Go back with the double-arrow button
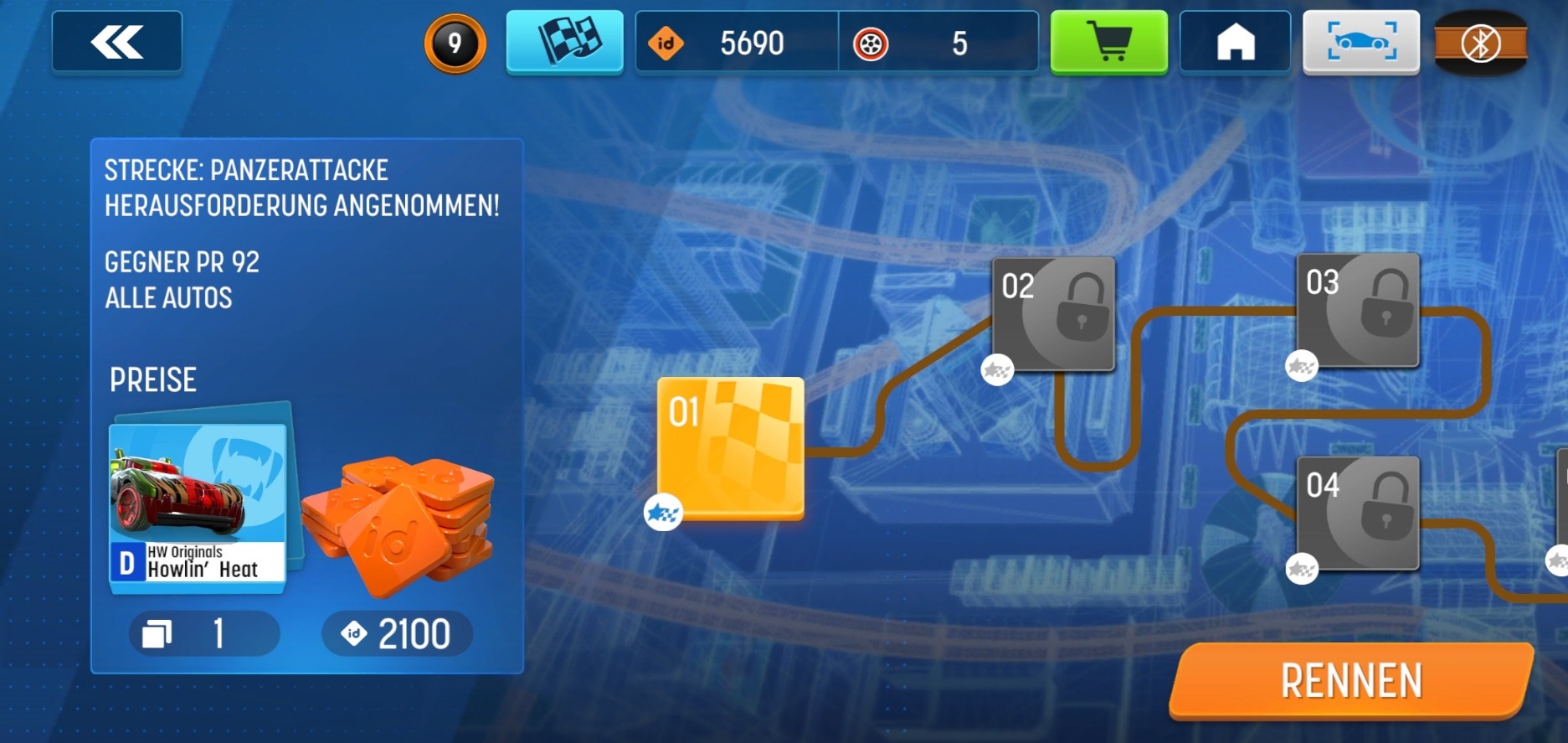Screen dimensions: 1568x743 116,42
